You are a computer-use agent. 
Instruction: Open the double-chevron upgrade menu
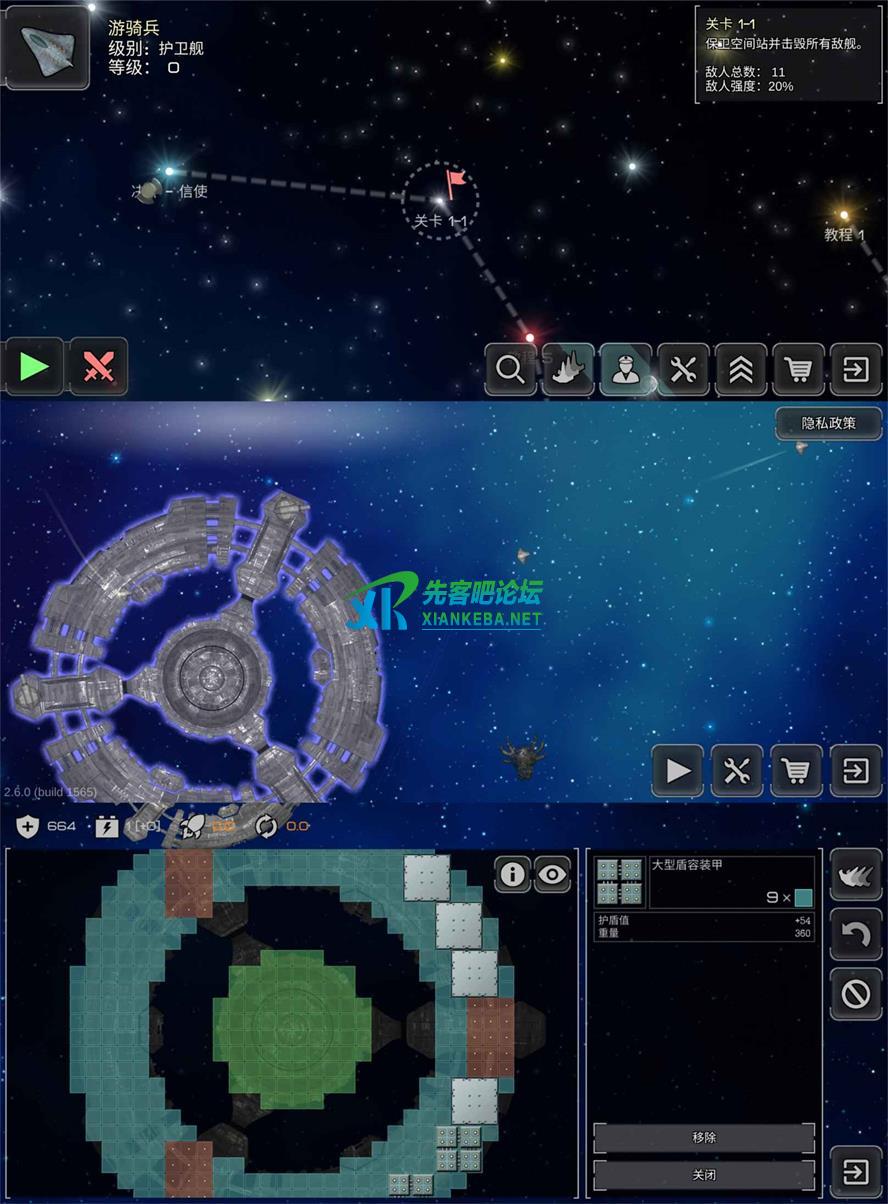tap(741, 370)
